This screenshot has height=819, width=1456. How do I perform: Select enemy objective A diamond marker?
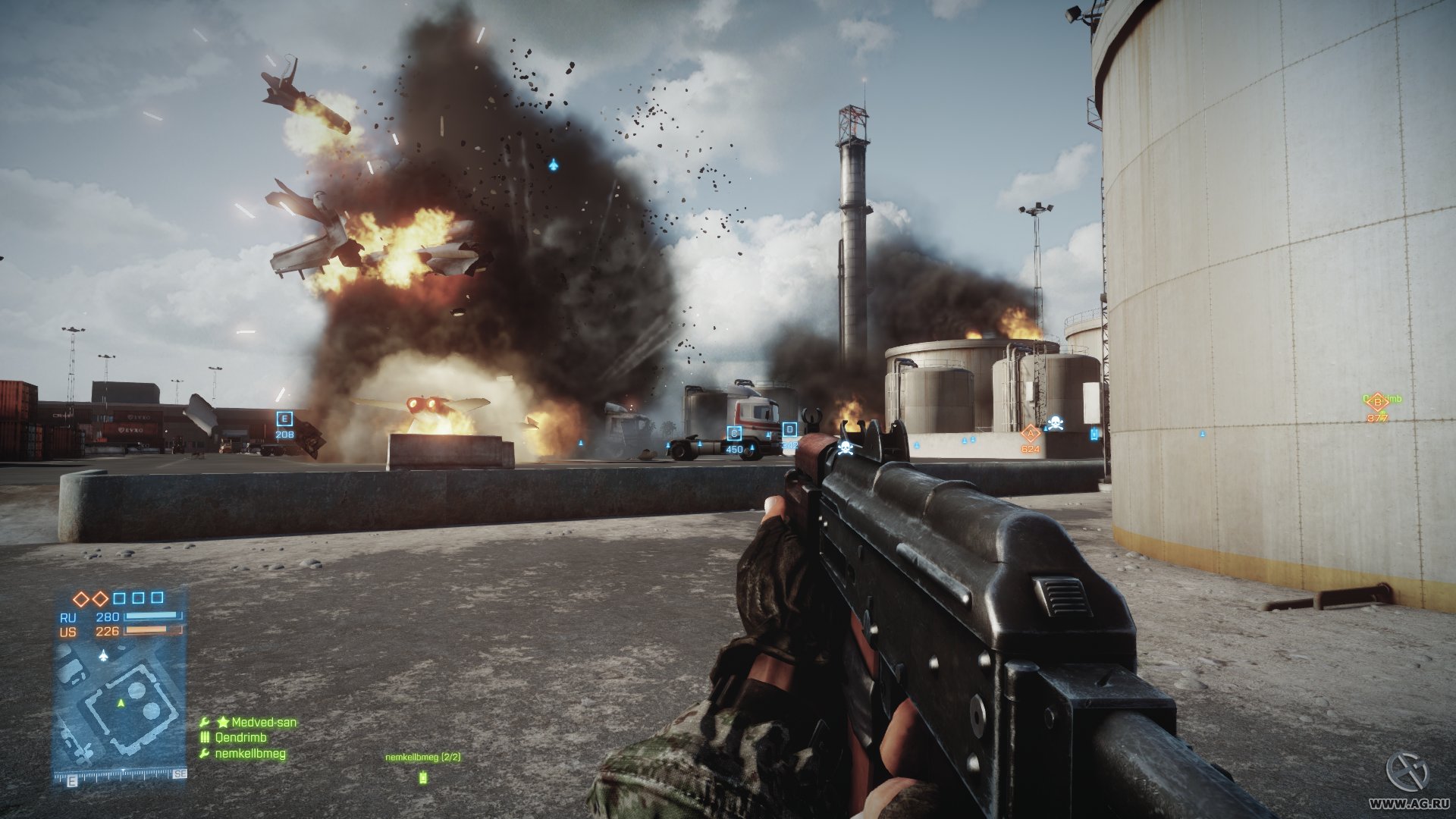1030,434
